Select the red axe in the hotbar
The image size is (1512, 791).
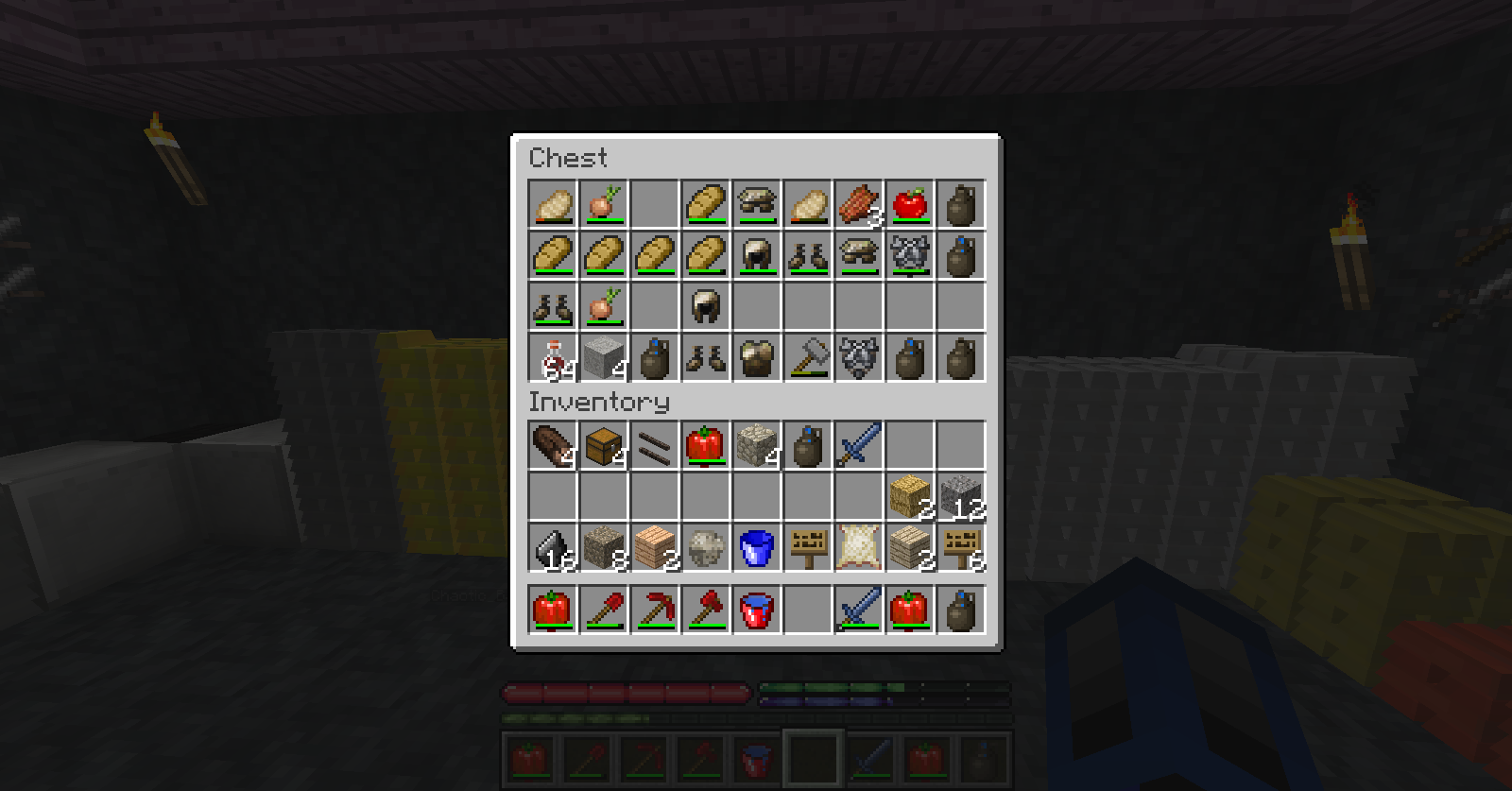click(706, 610)
